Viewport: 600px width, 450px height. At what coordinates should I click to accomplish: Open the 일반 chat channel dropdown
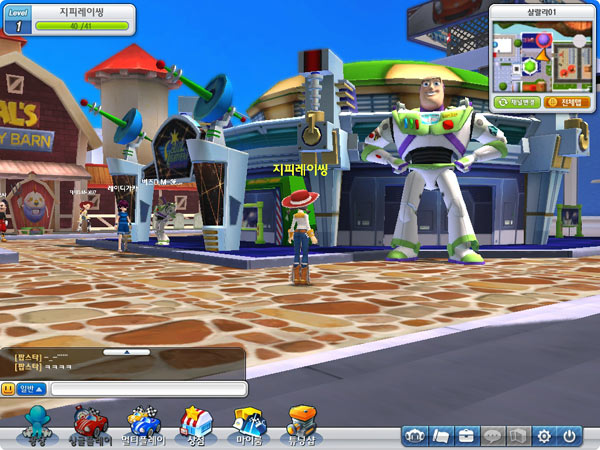[x=30, y=388]
